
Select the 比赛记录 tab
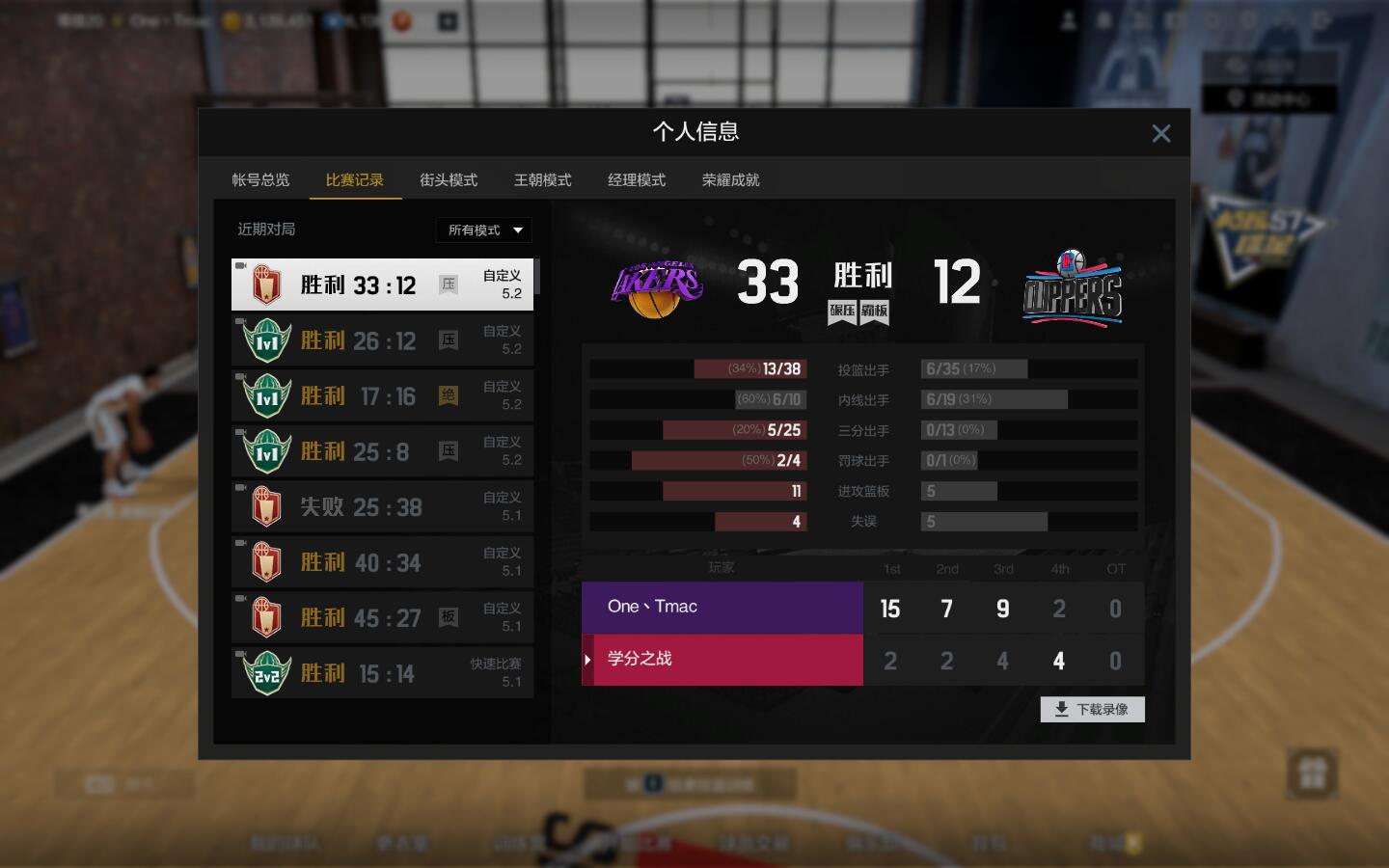click(x=354, y=180)
